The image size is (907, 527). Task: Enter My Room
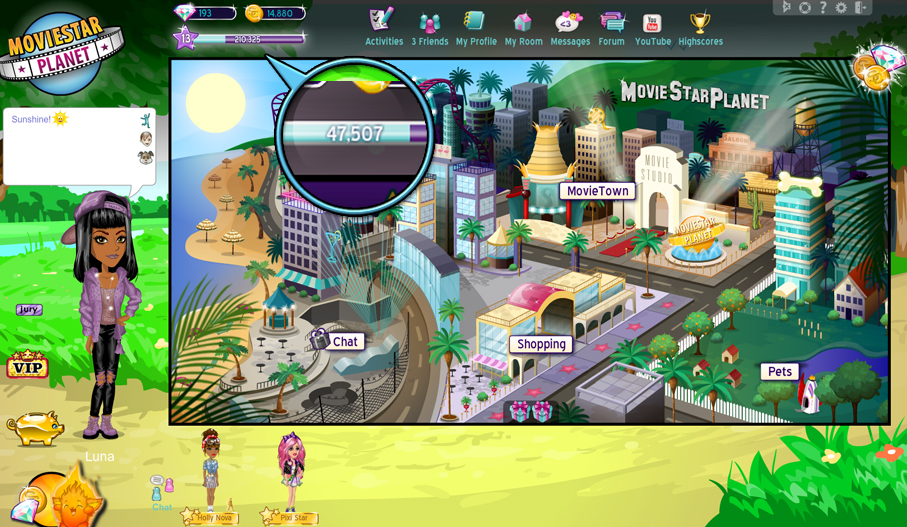523,28
